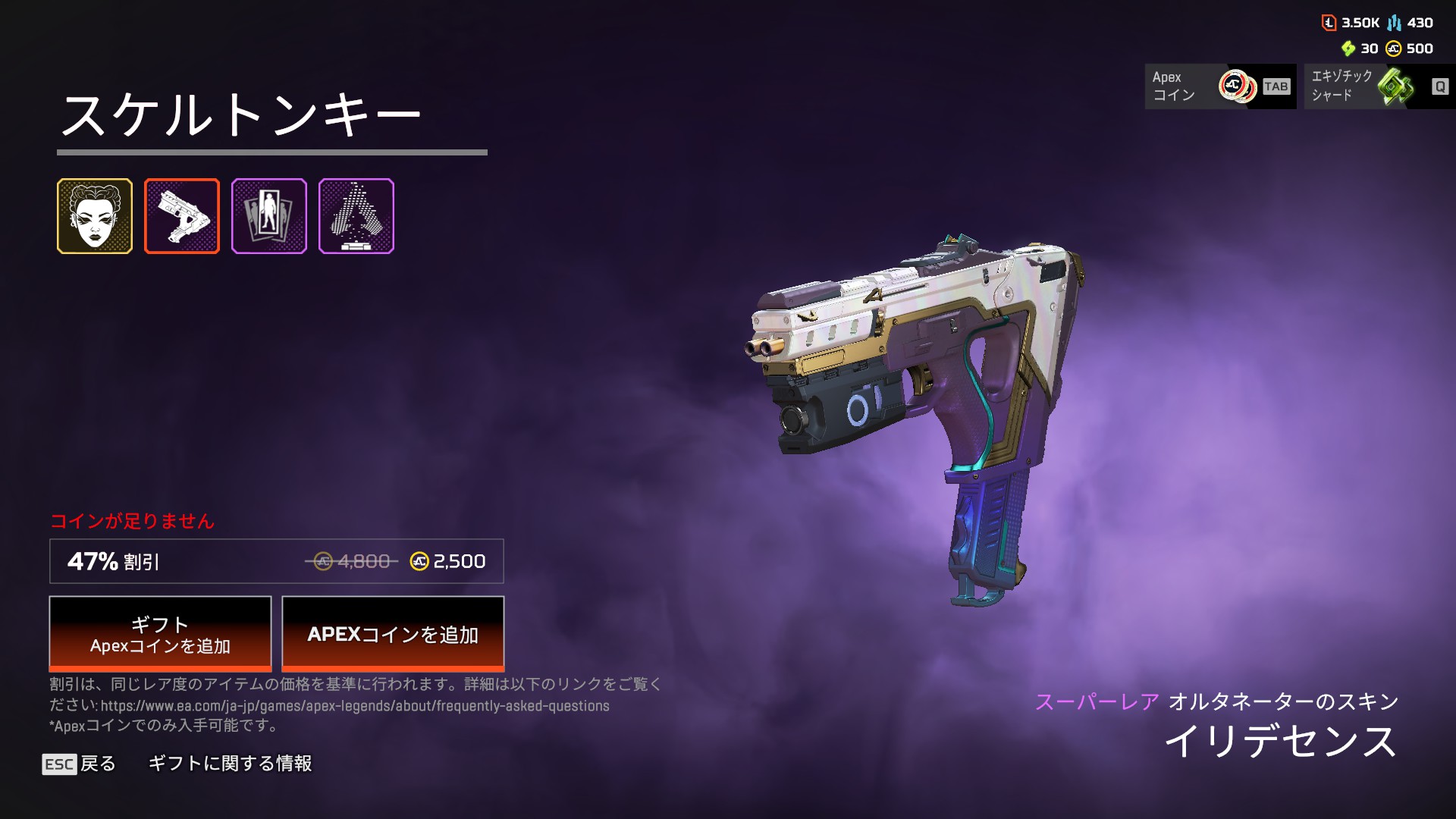Select the Alternator weapon skin thumbnail

182,216
